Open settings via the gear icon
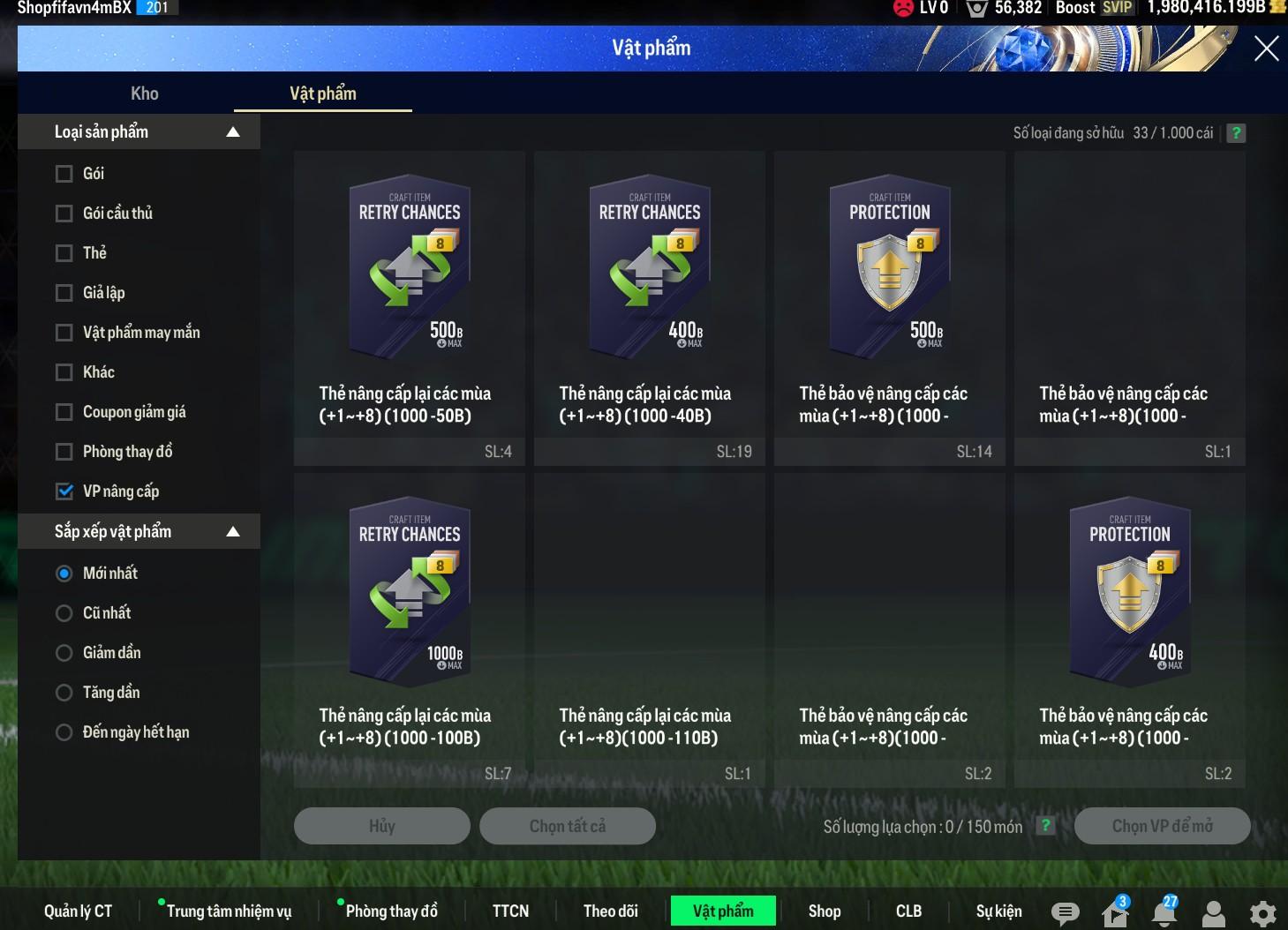The height and width of the screenshot is (930, 1288). [x=1262, y=913]
